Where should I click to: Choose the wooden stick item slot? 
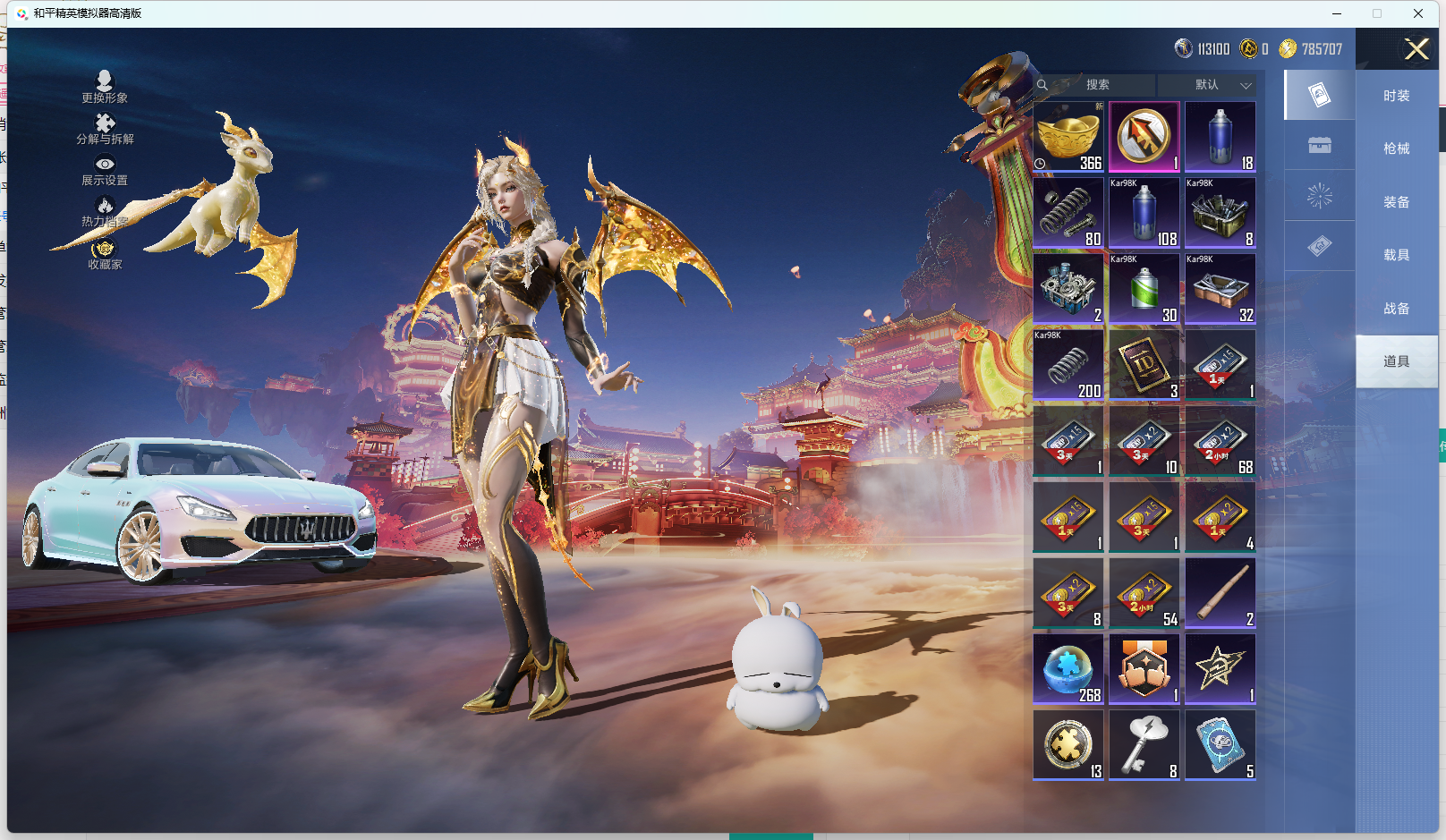tap(1221, 593)
